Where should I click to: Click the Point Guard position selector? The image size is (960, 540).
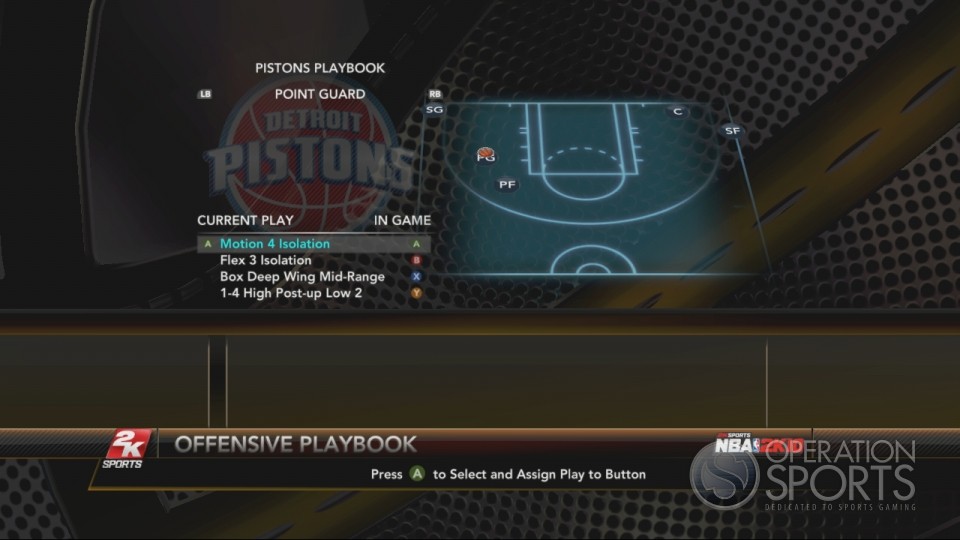tap(320, 94)
